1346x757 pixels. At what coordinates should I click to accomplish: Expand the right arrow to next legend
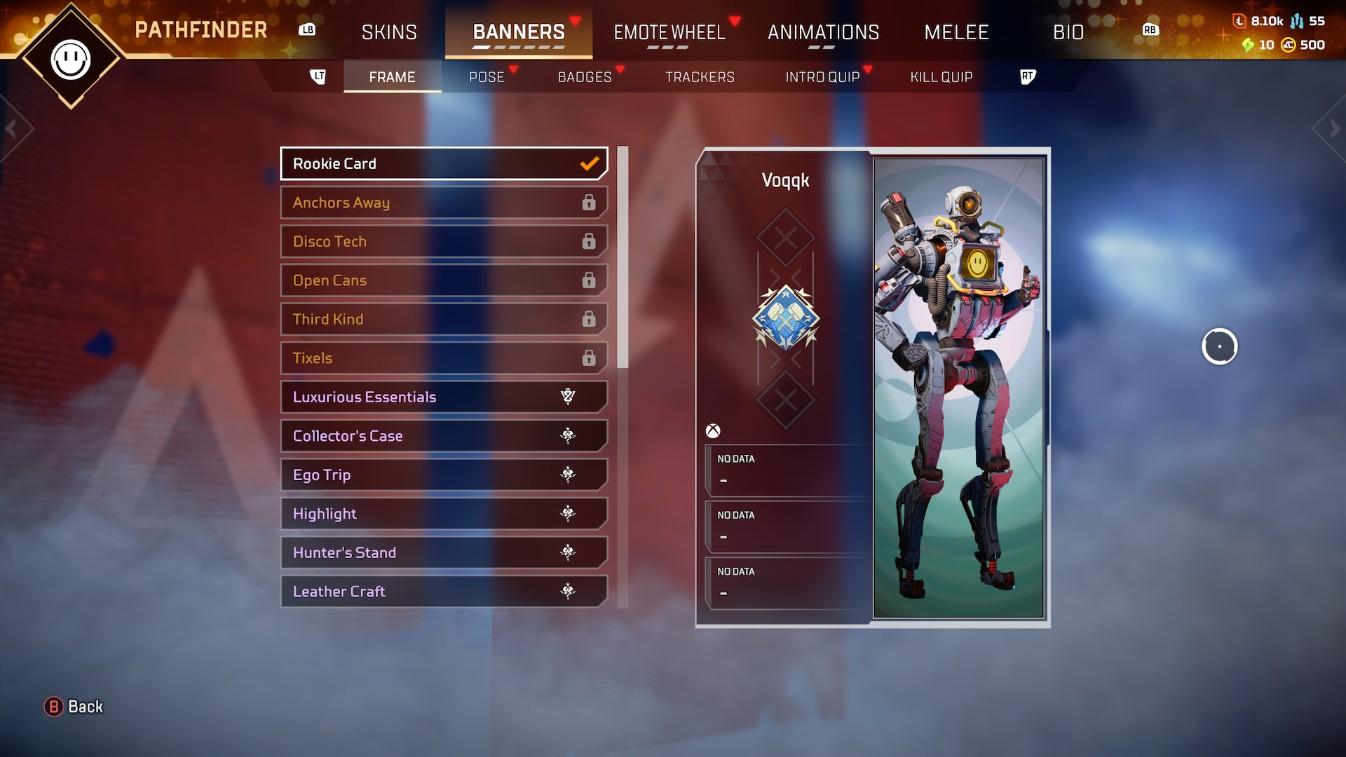click(1332, 128)
